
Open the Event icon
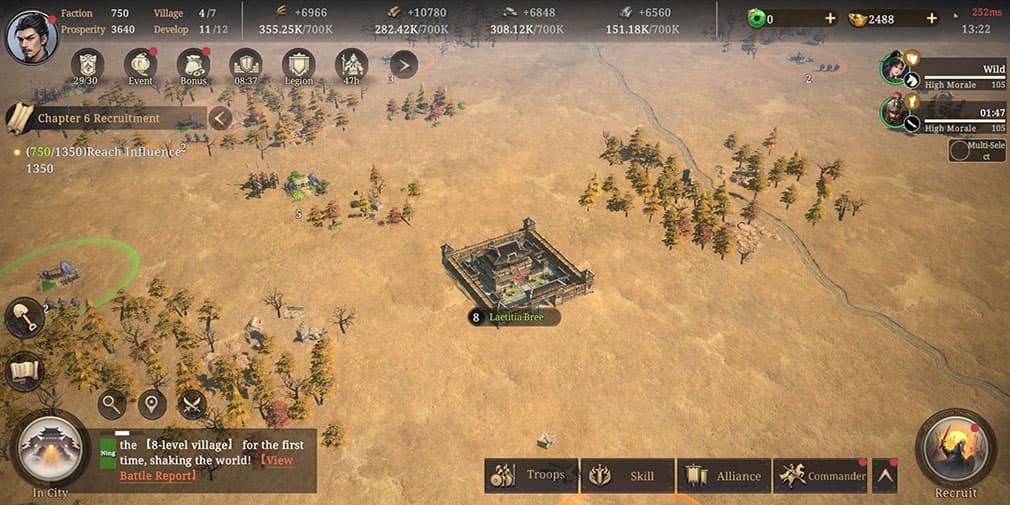tap(141, 65)
